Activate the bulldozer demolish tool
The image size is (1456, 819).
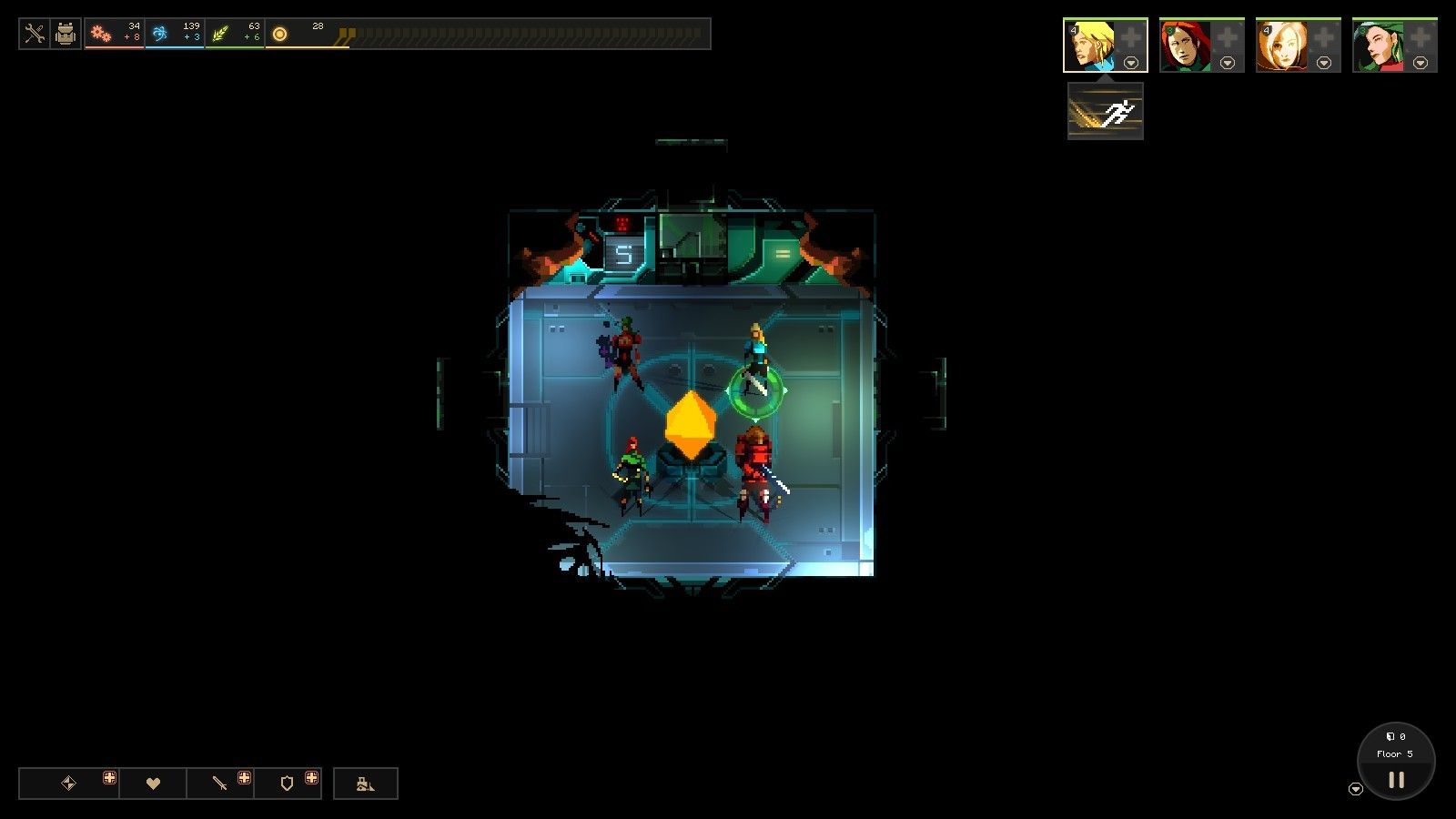tap(365, 784)
